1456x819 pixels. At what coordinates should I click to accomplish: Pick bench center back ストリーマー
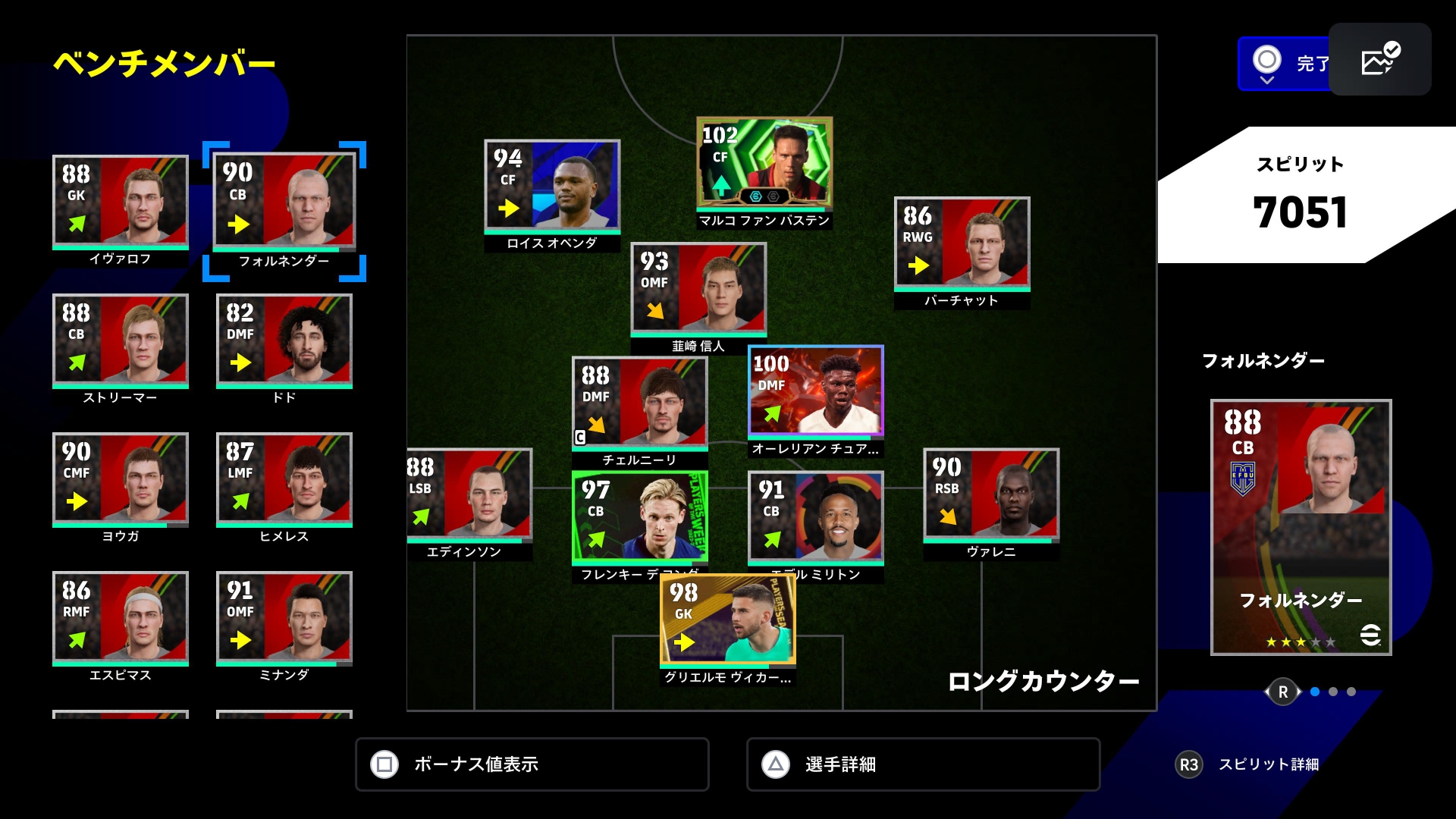[120, 341]
